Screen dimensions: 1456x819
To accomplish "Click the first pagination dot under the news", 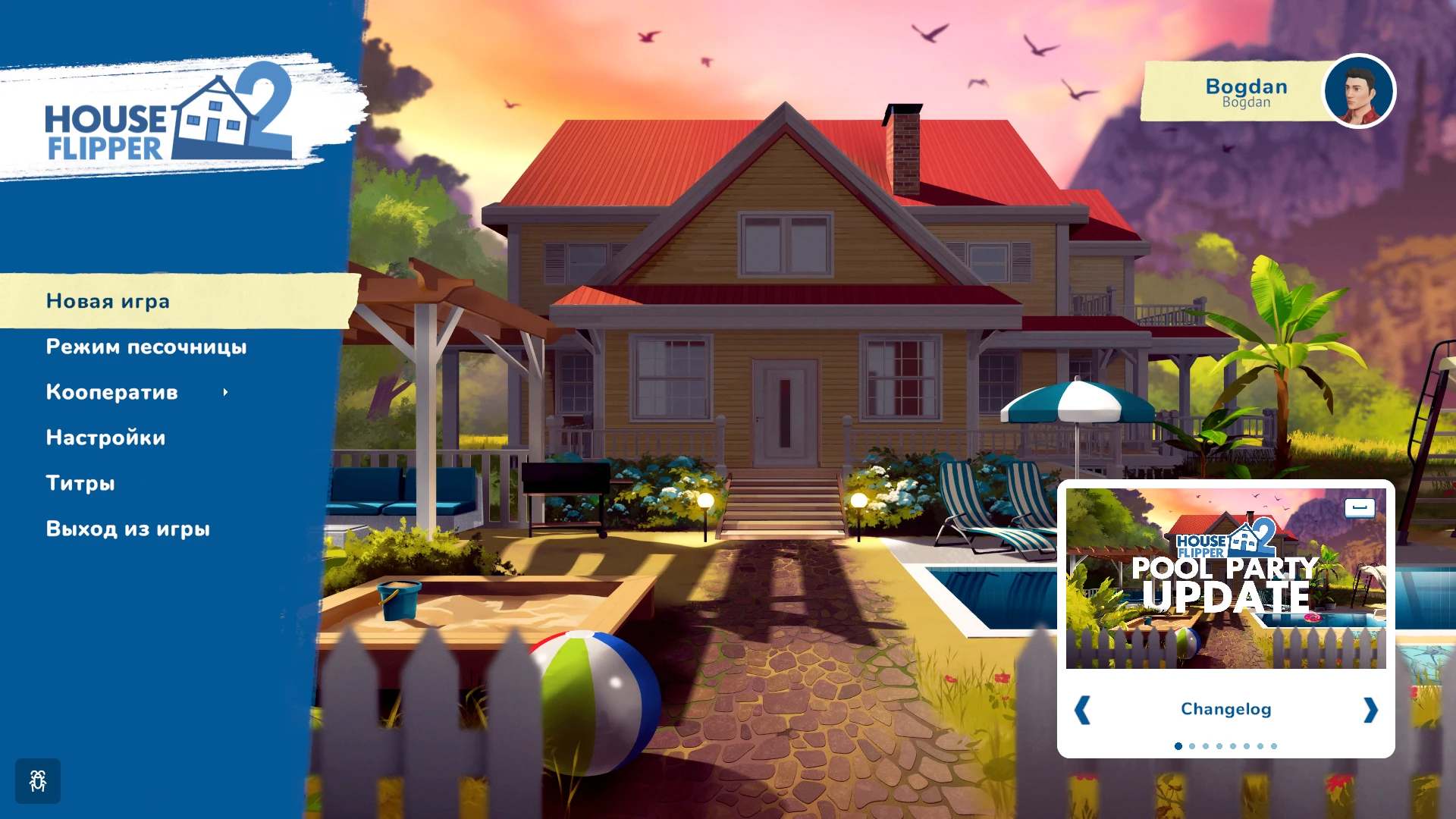I will [x=1178, y=745].
